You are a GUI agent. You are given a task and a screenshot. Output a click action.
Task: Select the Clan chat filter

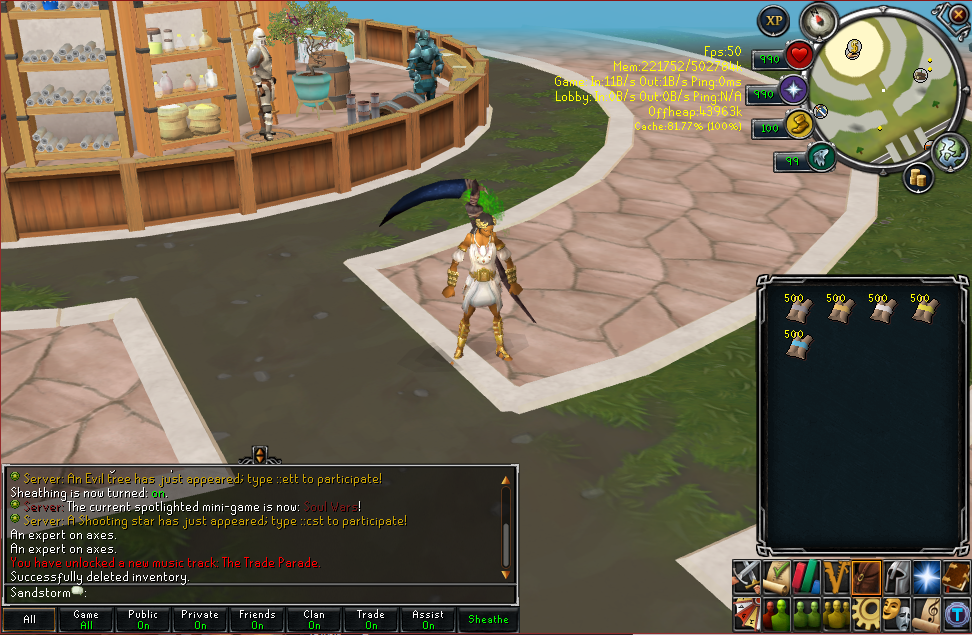[x=314, y=620]
